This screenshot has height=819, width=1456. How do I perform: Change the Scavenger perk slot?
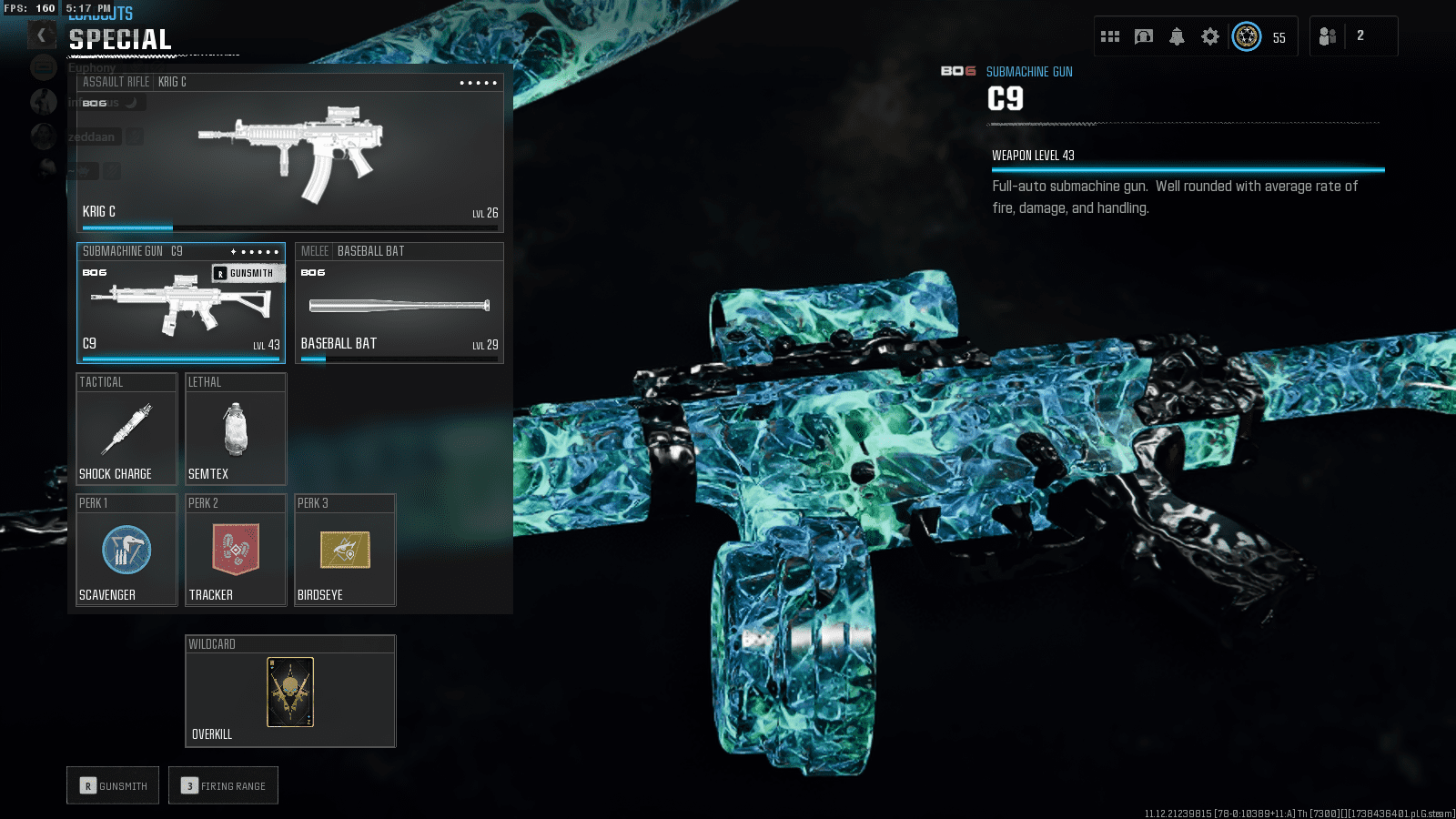(126, 551)
